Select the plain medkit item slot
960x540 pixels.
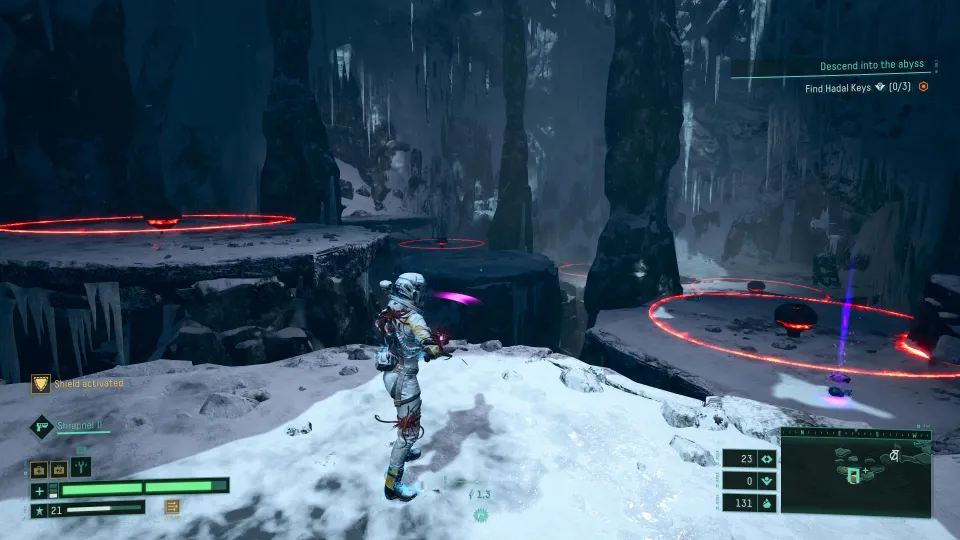coord(38,467)
